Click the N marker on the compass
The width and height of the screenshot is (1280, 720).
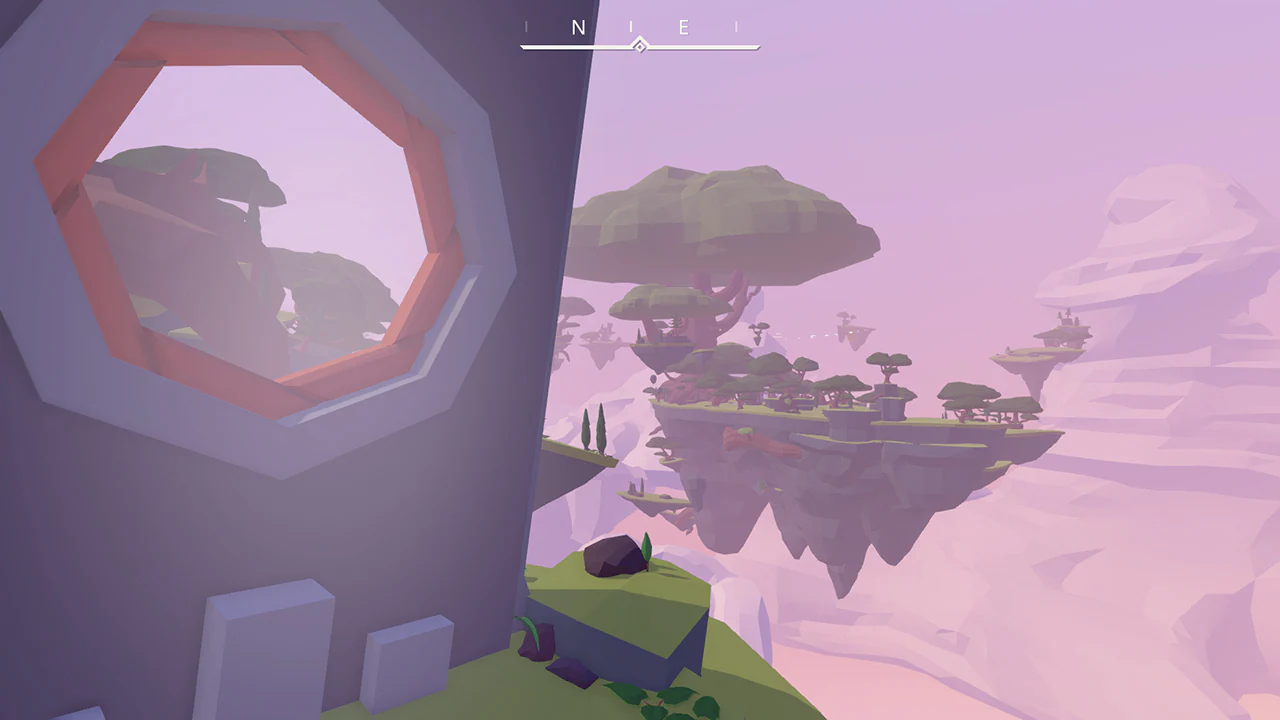pyautogui.click(x=579, y=27)
